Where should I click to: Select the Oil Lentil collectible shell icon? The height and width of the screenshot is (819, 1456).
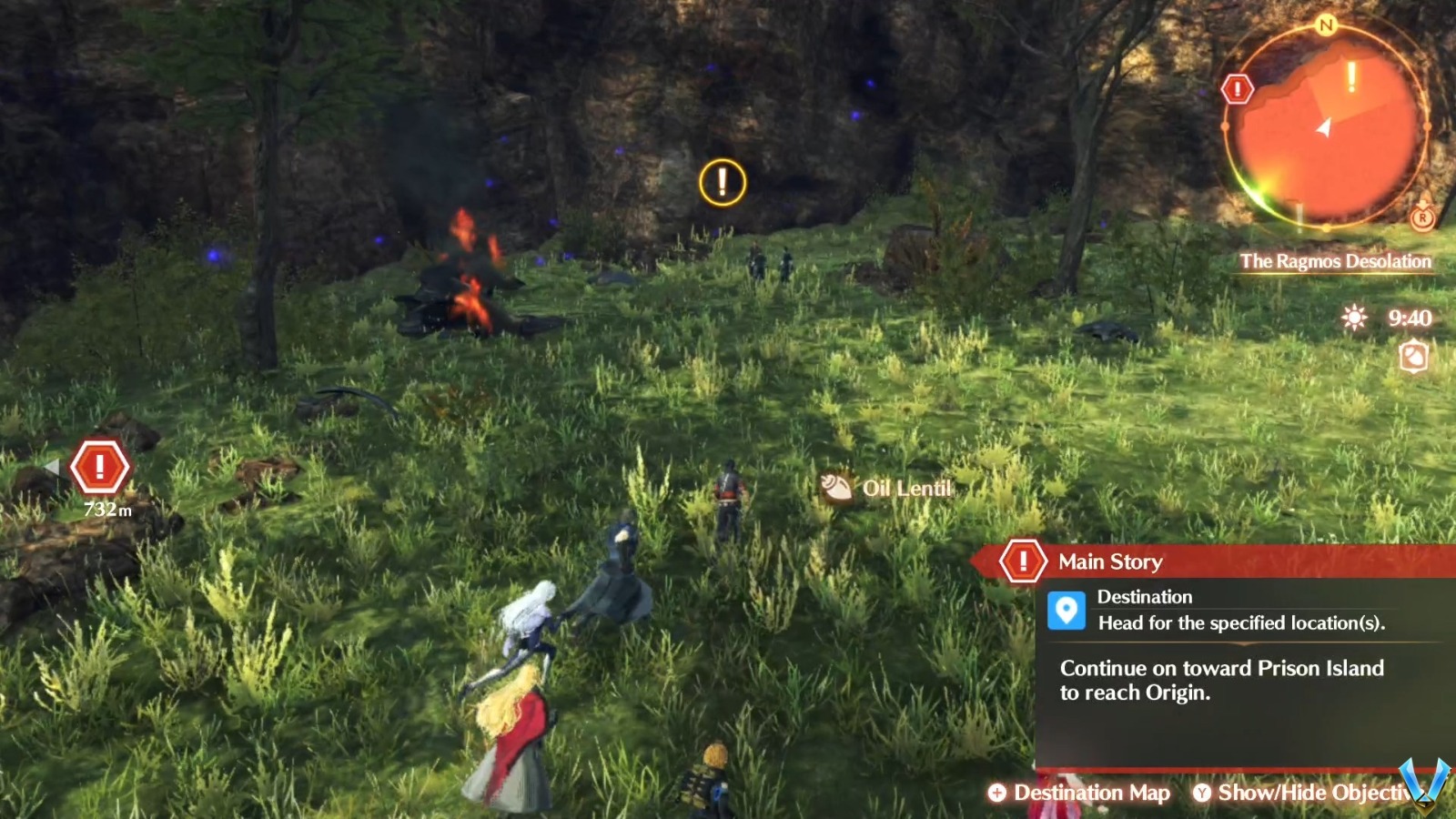coord(836,487)
